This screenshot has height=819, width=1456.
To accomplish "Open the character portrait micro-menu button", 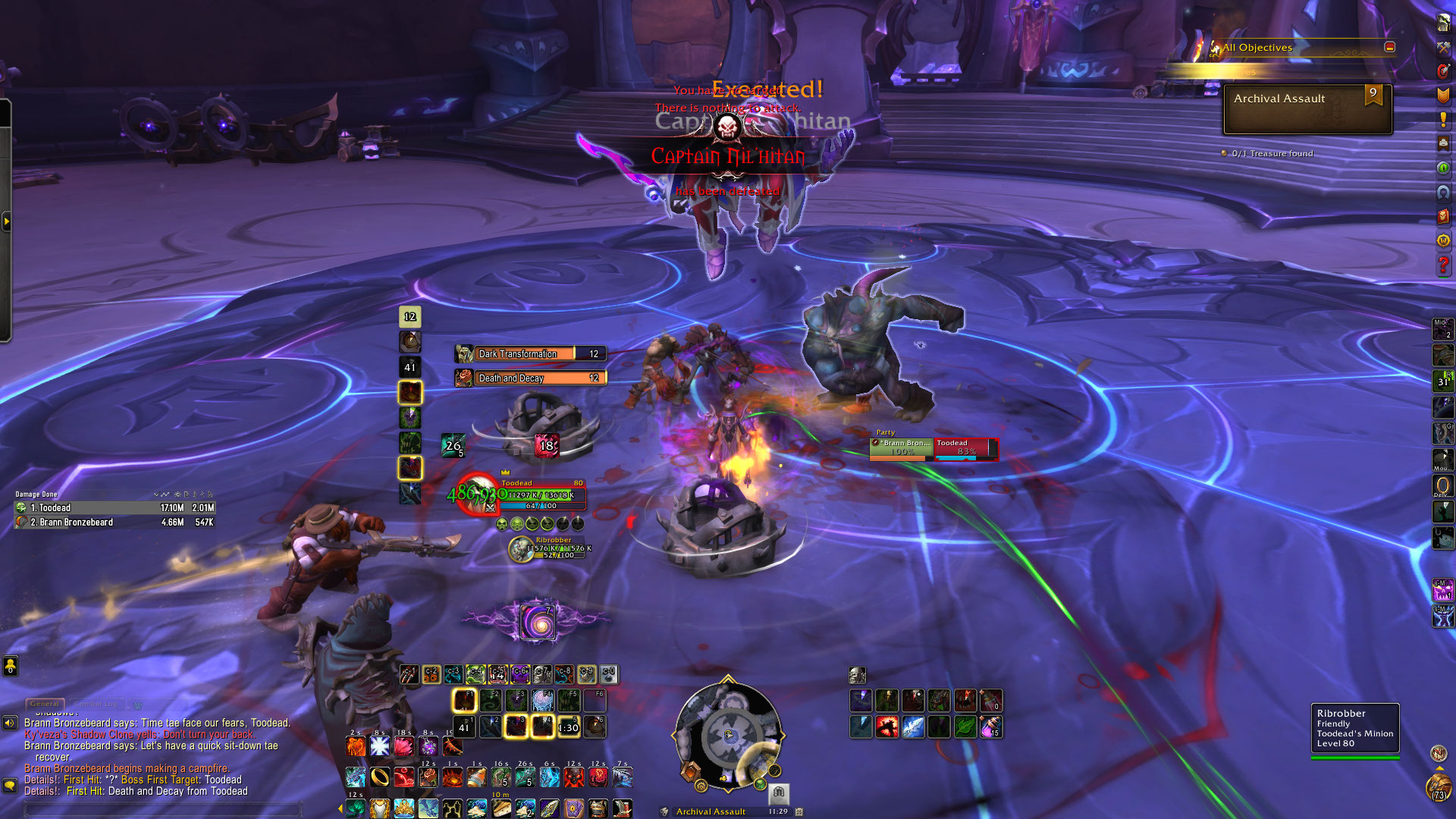I will pyautogui.click(x=1443, y=22).
